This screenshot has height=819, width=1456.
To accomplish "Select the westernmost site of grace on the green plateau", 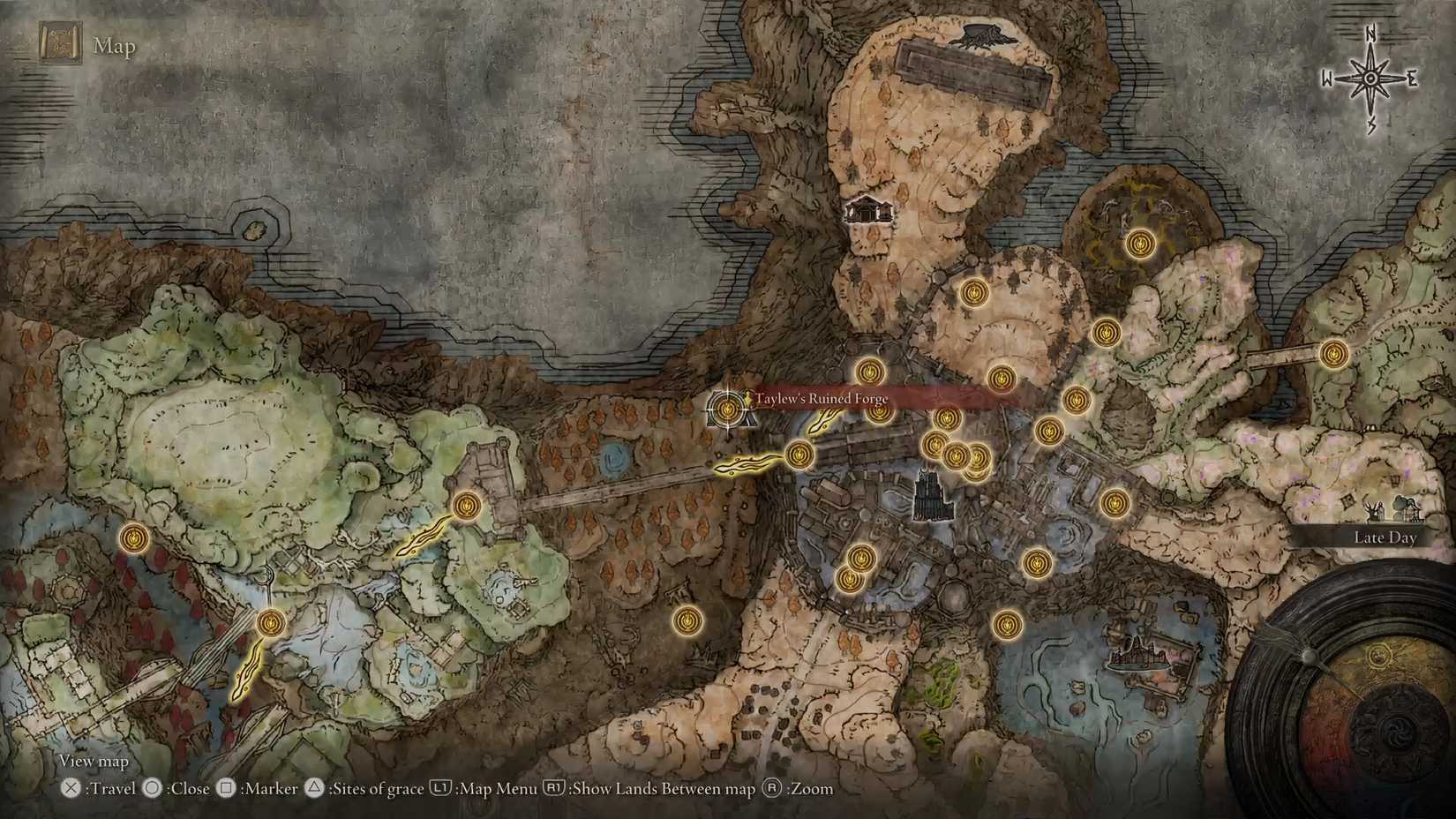I will (x=134, y=539).
